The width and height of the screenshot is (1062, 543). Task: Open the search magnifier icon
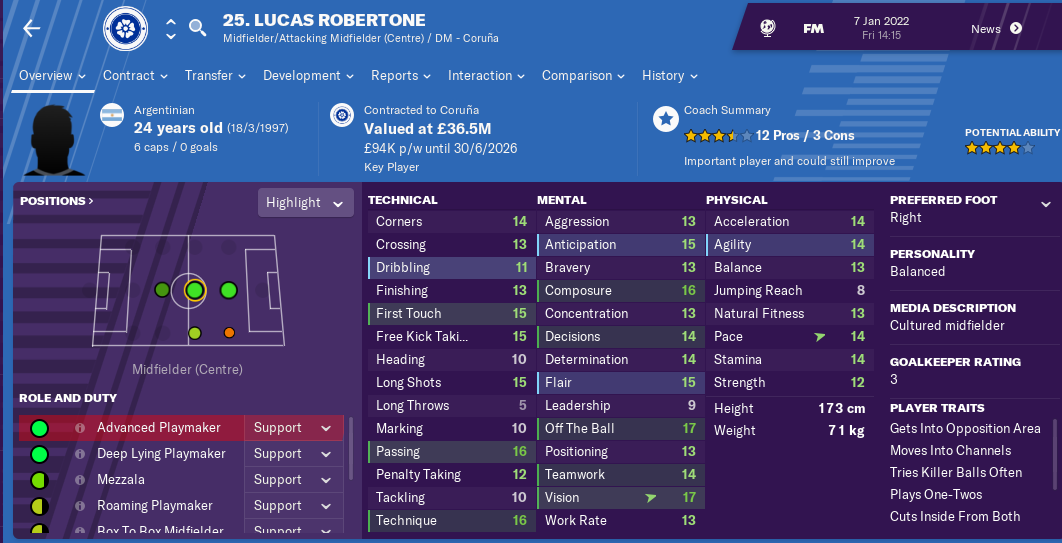click(x=198, y=28)
